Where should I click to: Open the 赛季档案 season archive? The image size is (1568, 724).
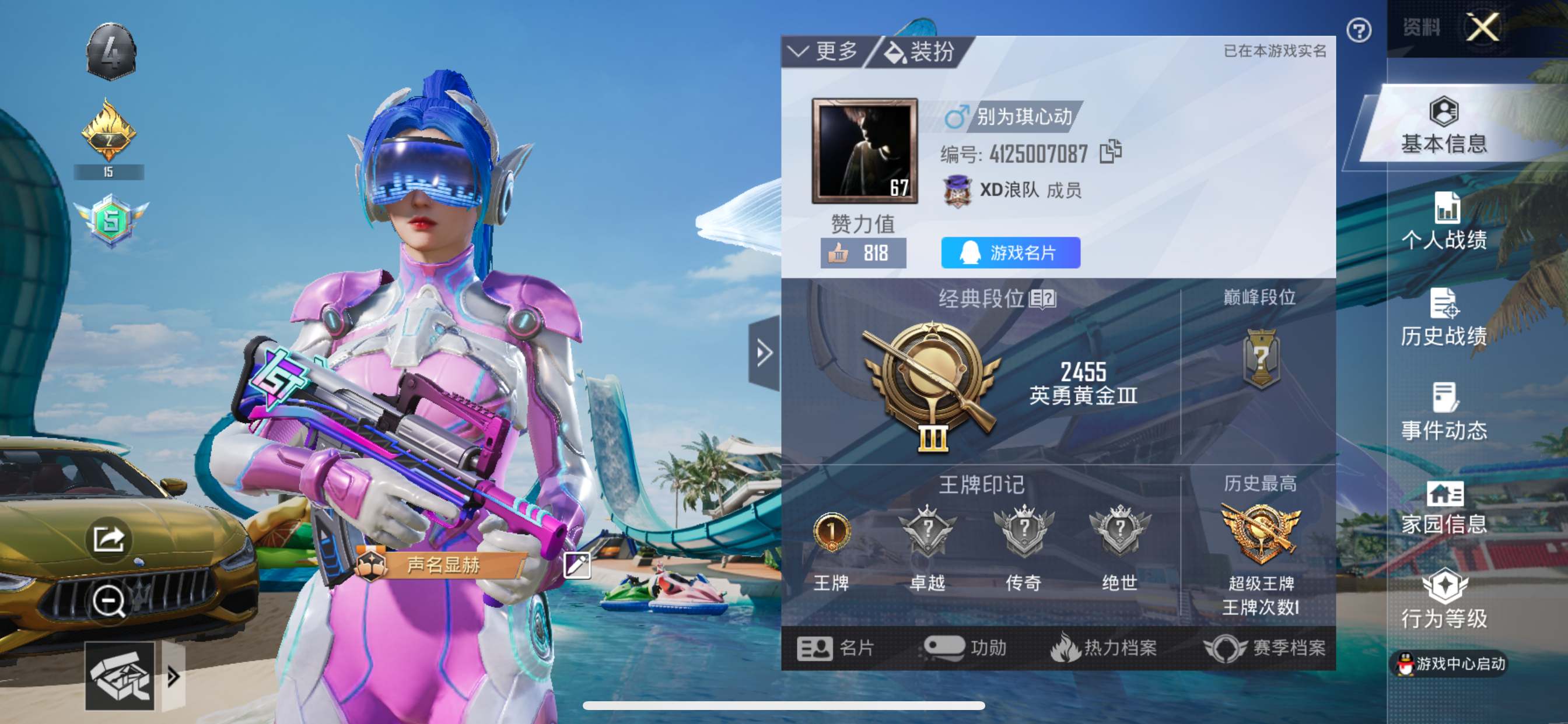pyautogui.click(x=1265, y=648)
